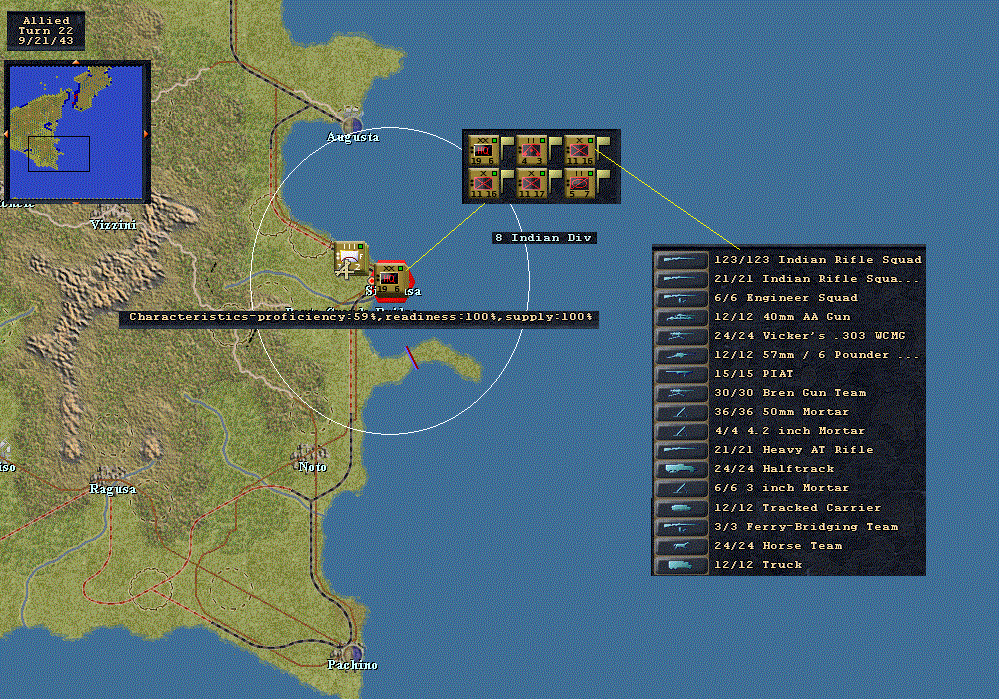Click the minimap's left scroll arrow
Screen dimensions: 999x699
[x=5, y=133]
